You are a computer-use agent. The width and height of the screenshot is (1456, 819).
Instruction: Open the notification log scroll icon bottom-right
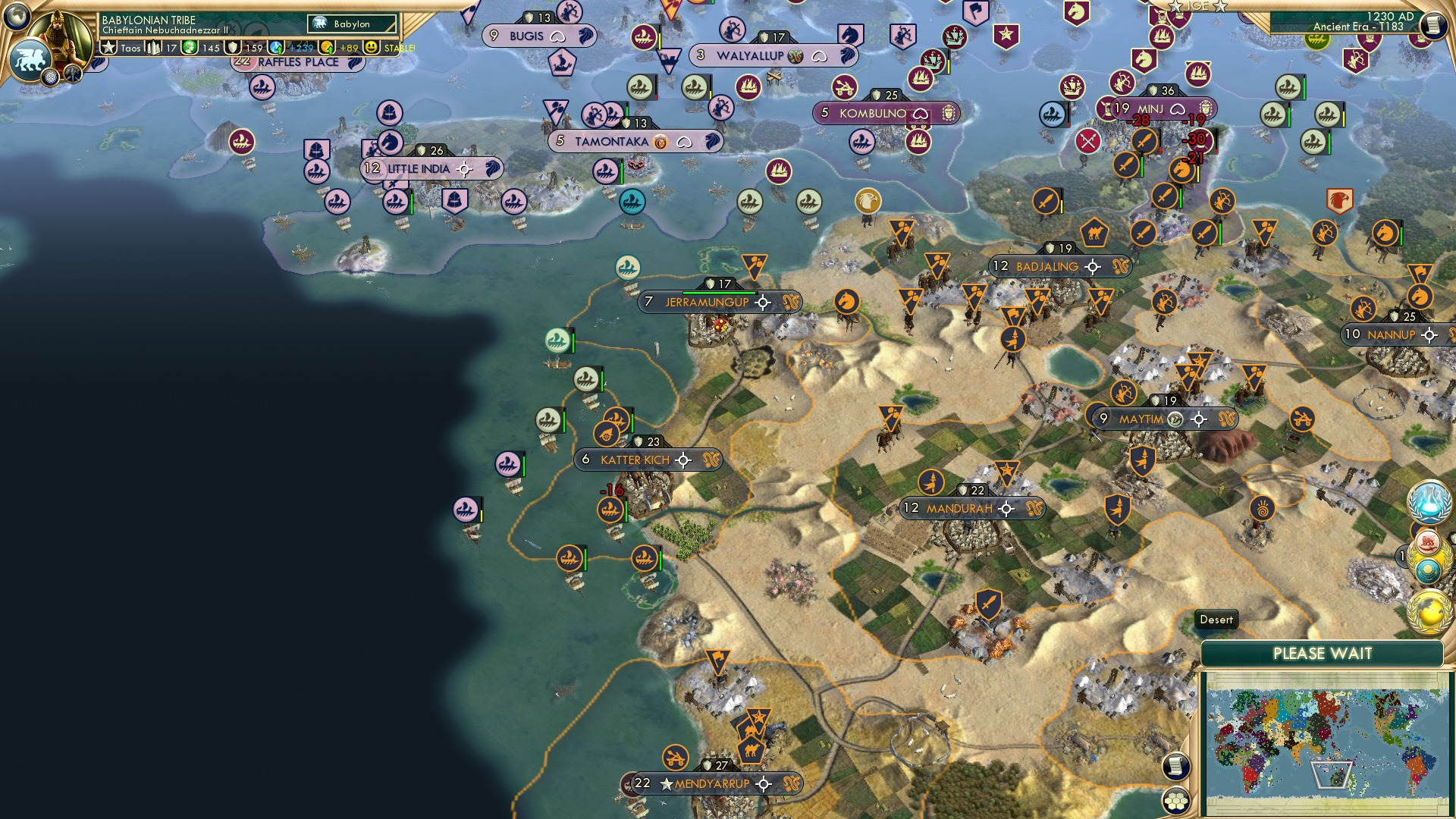[1175, 766]
